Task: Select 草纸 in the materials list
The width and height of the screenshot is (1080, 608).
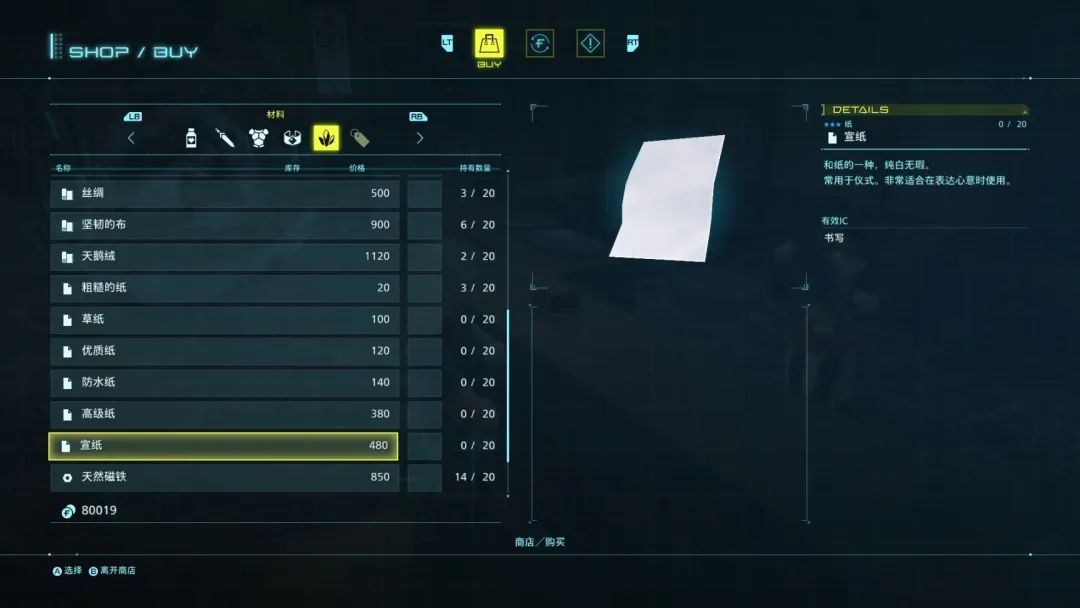Action: [225, 319]
